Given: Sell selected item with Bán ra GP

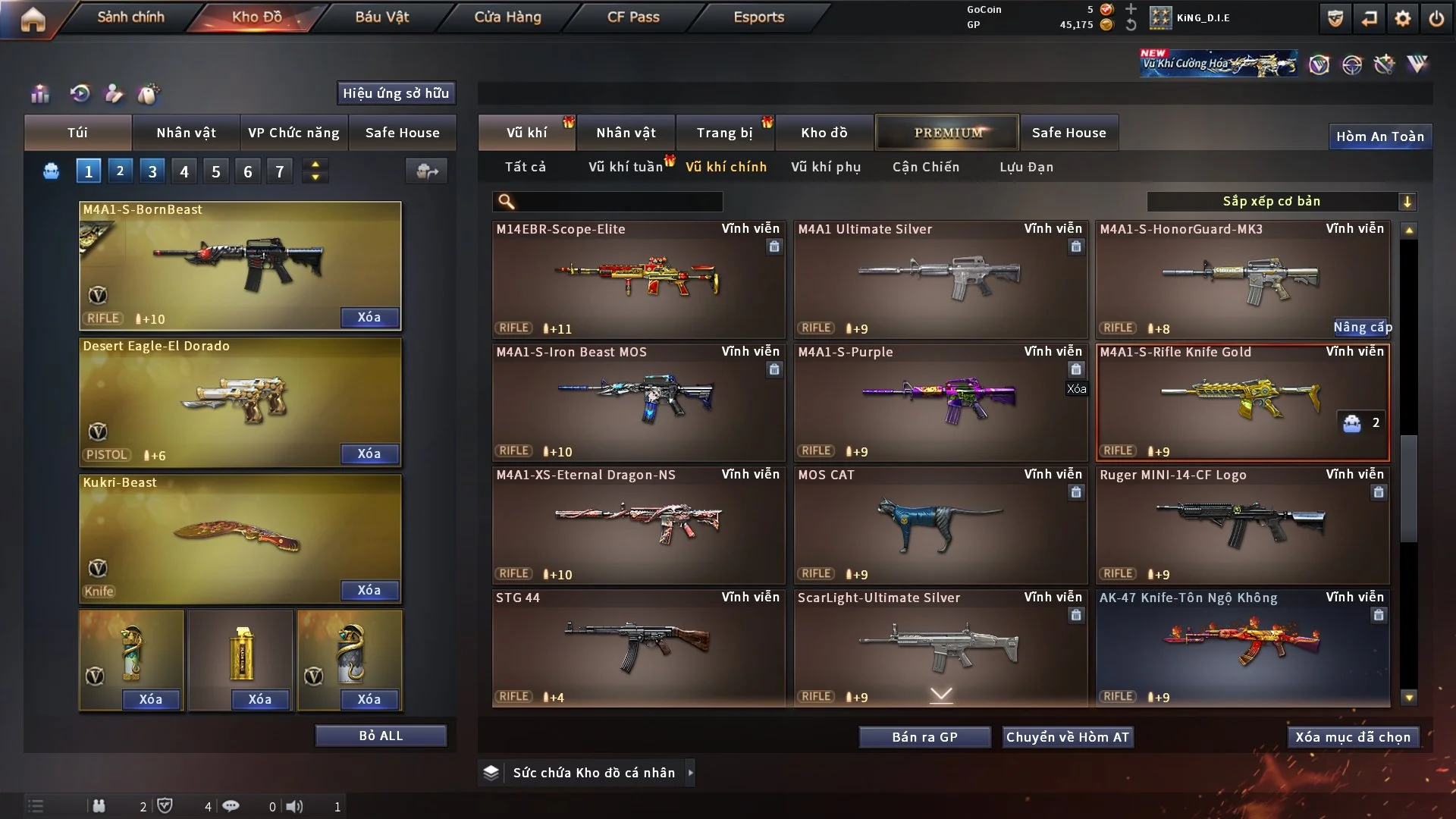Looking at the screenshot, I should pyautogui.click(x=924, y=737).
